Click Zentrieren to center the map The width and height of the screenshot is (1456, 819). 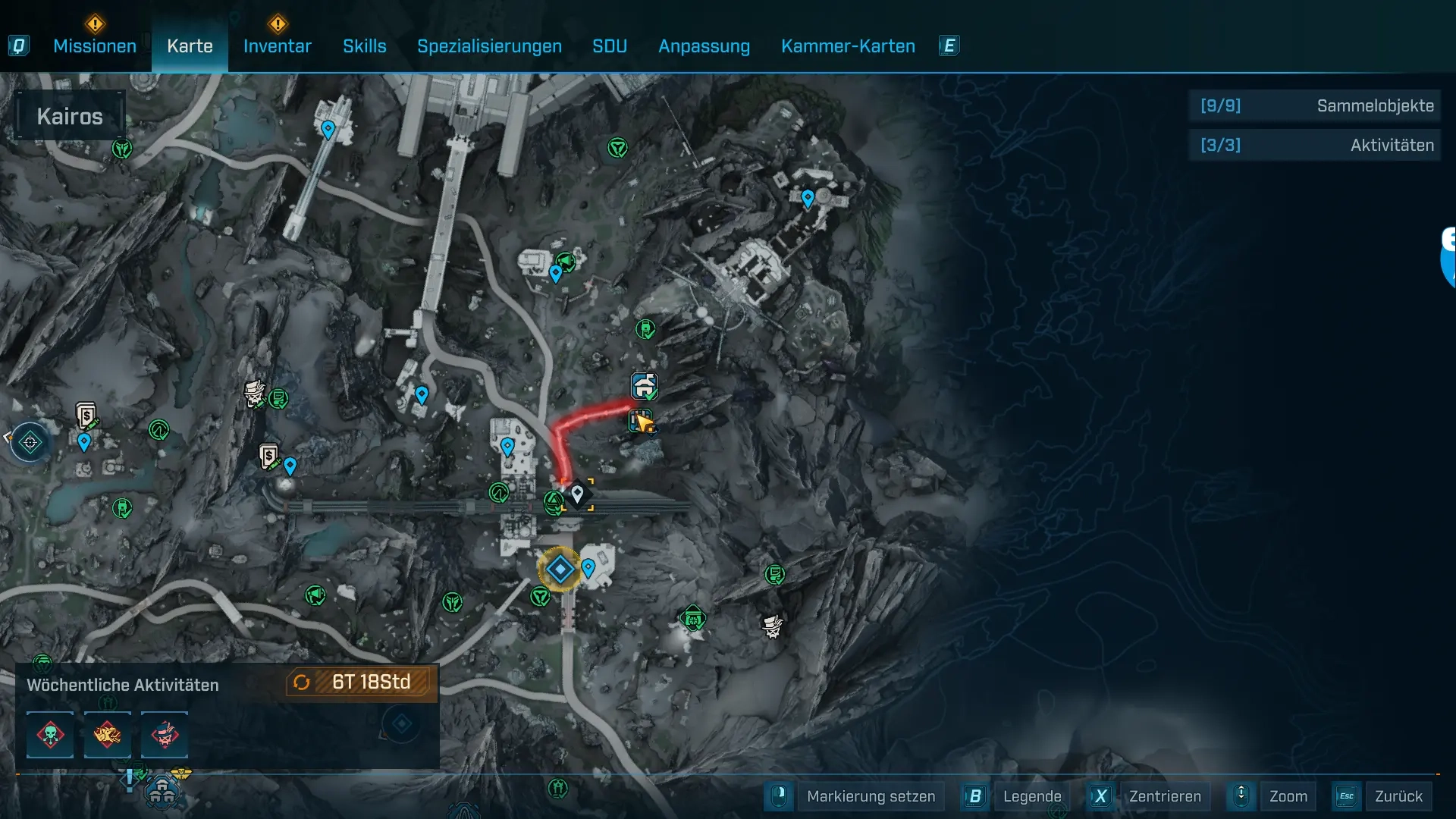coord(1164,796)
